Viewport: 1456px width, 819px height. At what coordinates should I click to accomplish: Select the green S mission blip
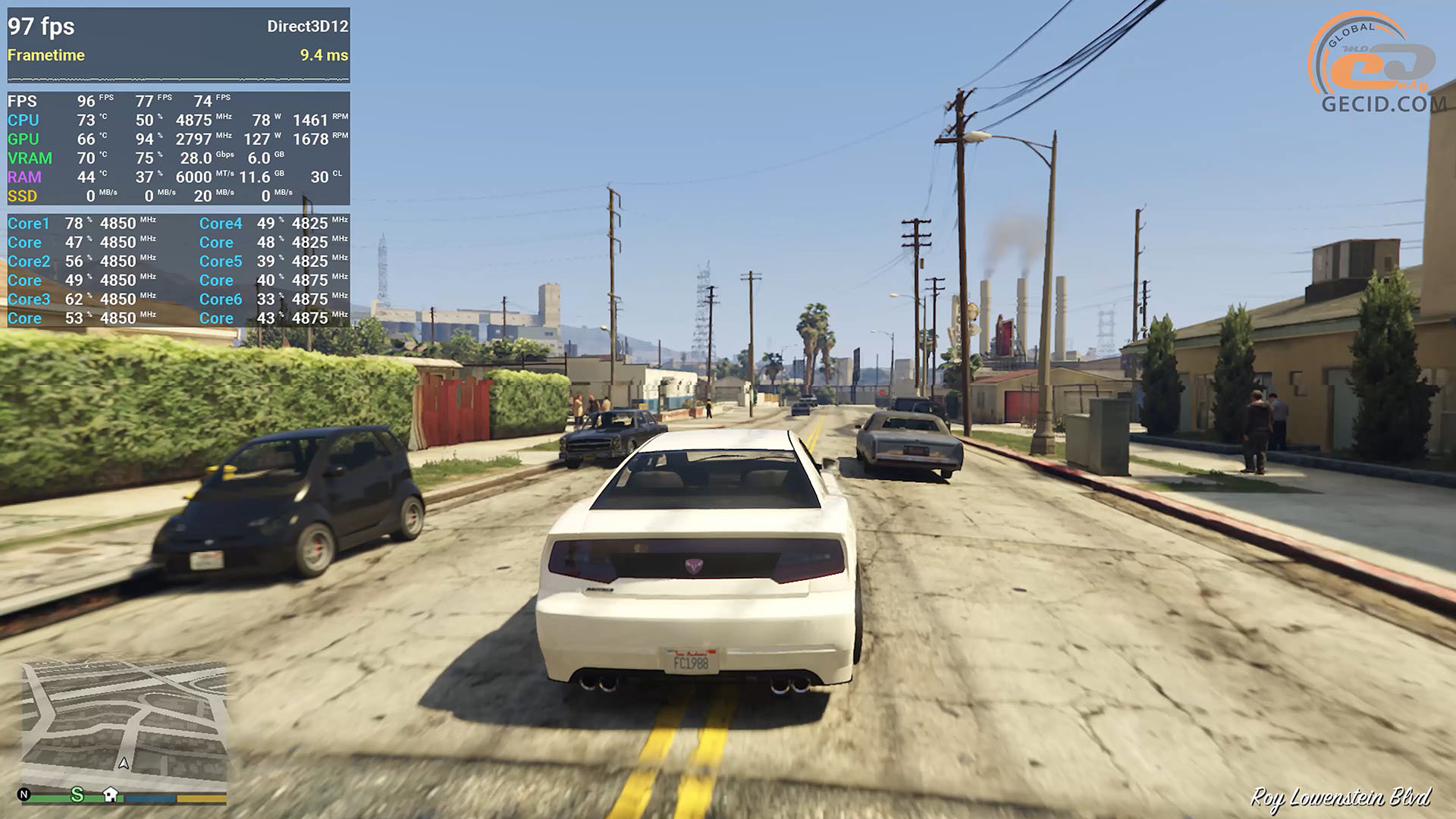pos(77,794)
